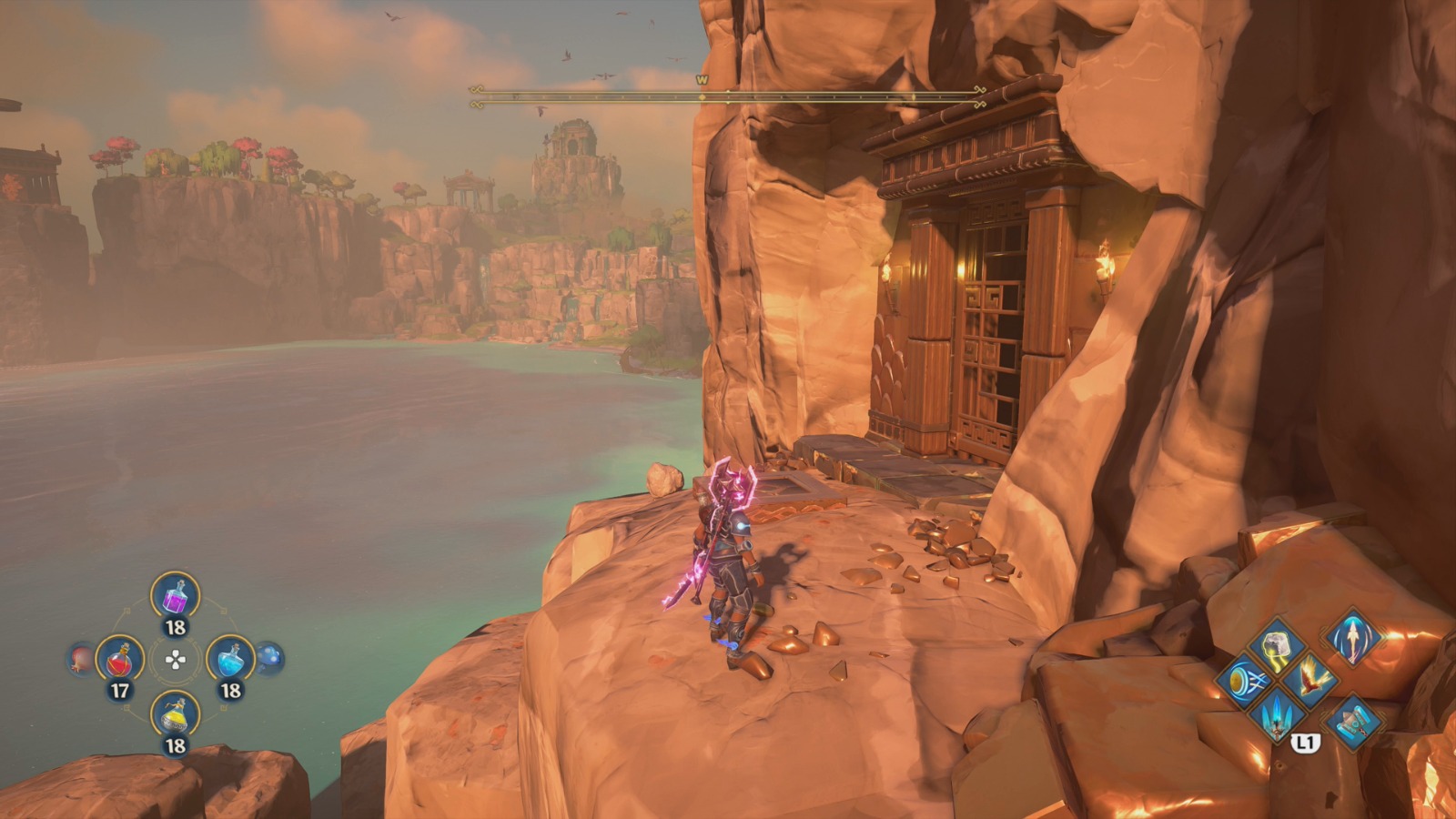Viewport: 1456px width, 819px height.
Task: Click the L1 button prompt
Action: coord(1306,743)
